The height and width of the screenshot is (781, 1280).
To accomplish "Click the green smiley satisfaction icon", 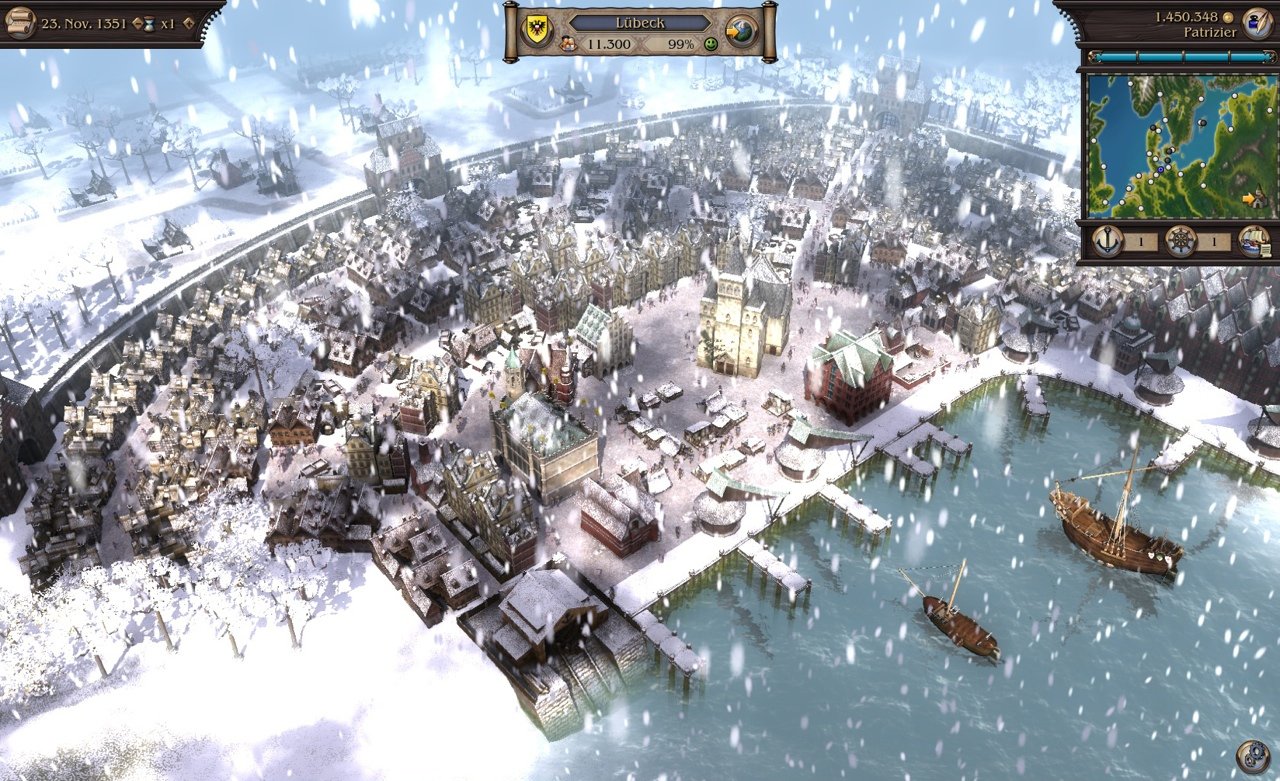I will click(710, 44).
